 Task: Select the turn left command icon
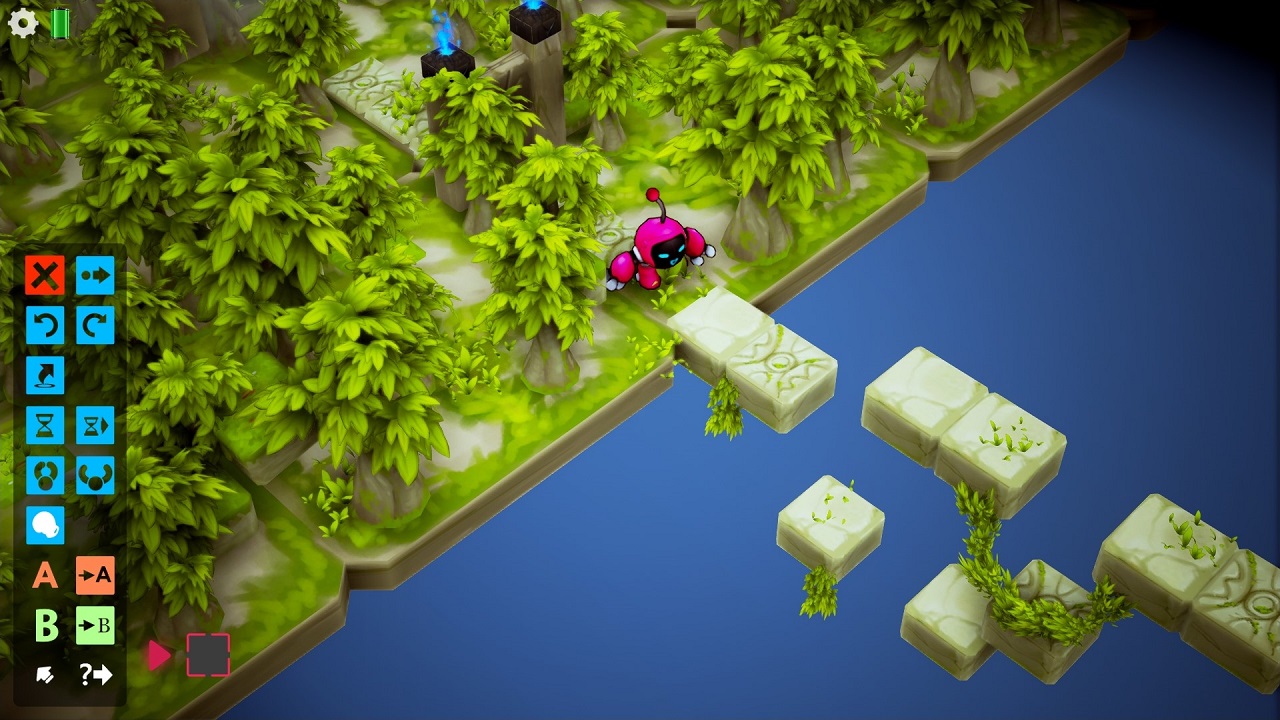pyautogui.click(x=44, y=325)
